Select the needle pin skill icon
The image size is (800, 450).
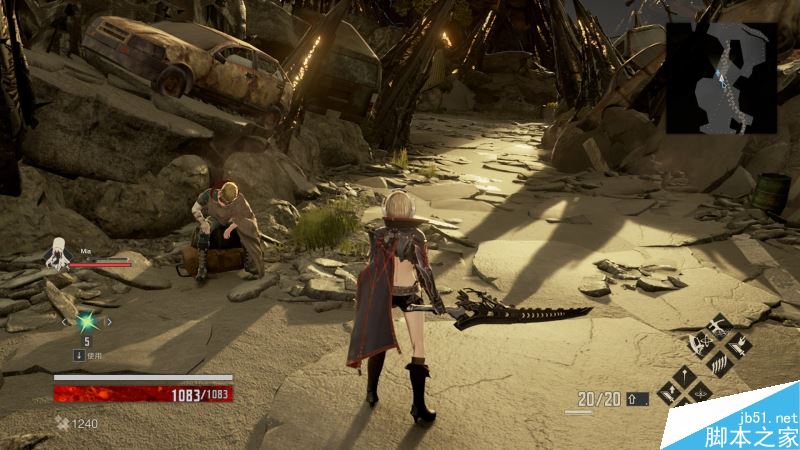[686, 378]
